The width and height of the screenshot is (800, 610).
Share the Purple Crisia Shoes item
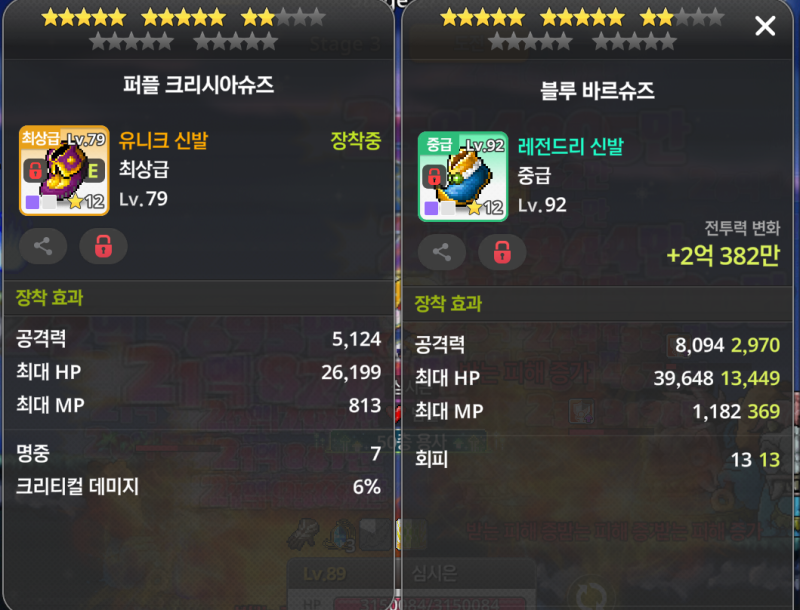click(x=43, y=246)
